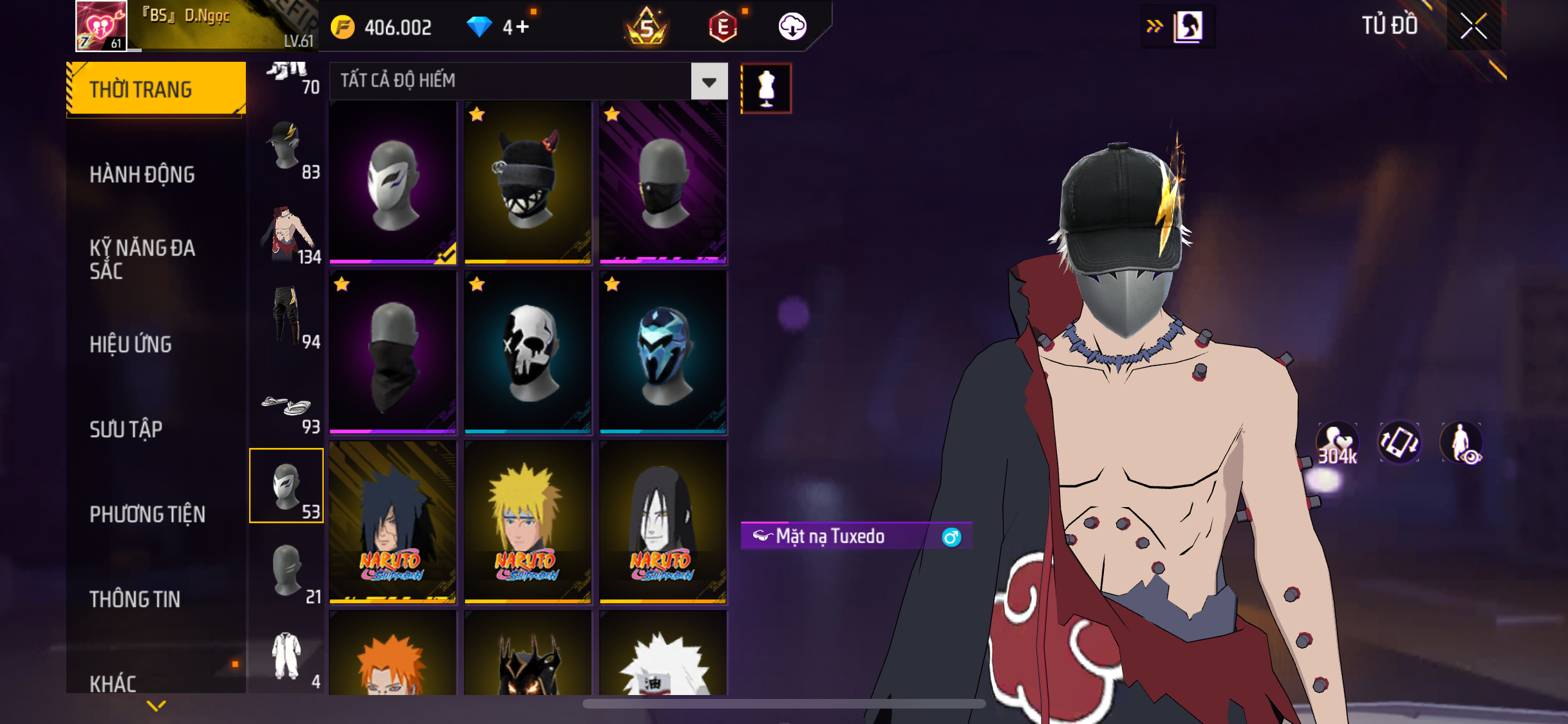
Task: Open the Tất Cả Độ Hiếm rarity dropdown
Action: coord(709,81)
